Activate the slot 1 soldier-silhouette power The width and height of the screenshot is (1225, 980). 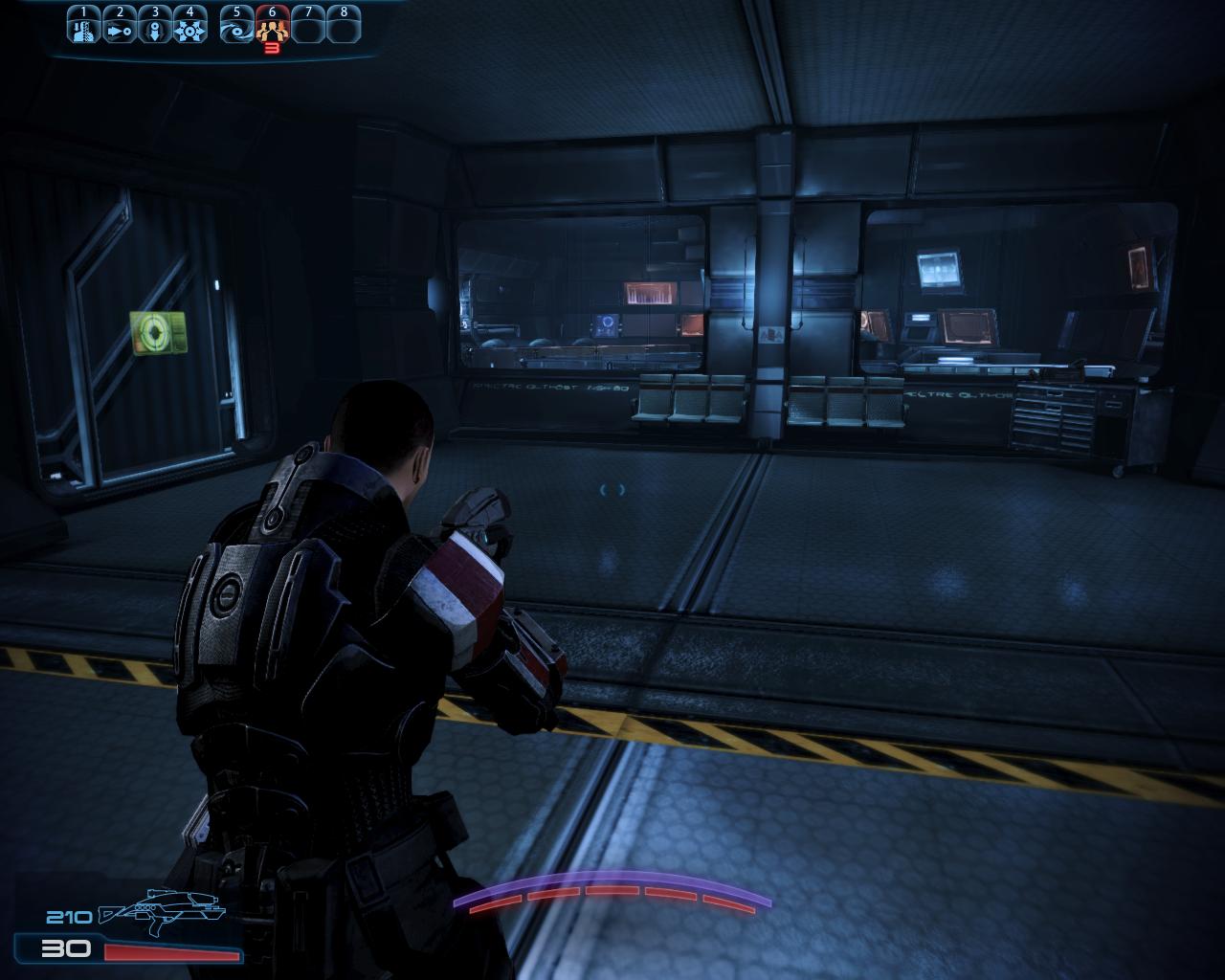pyautogui.click(x=83, y=28)
